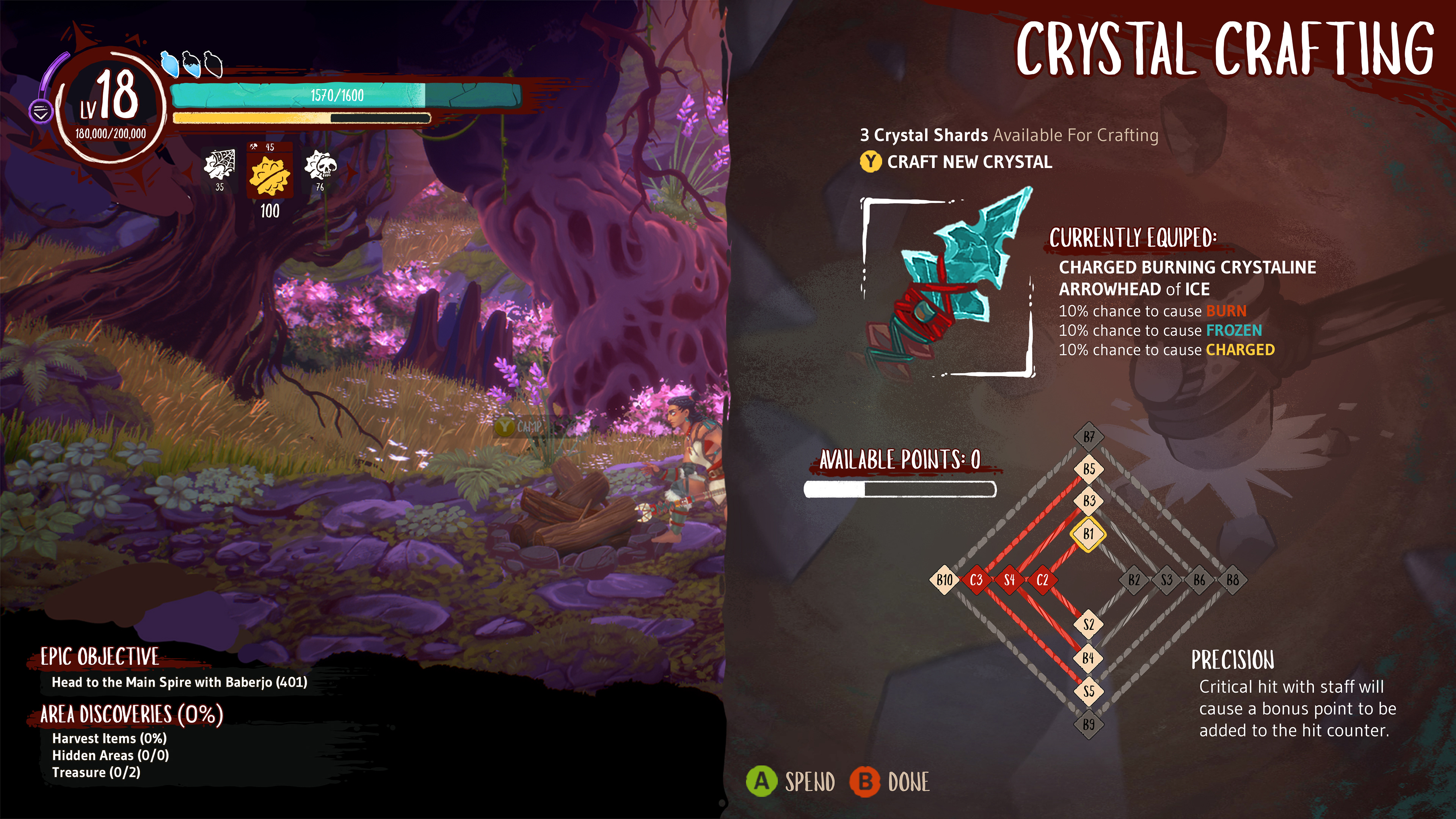Choose the red C3 skill node
This screenshot has width=1456, height=819.
click(x=976, y=580)
